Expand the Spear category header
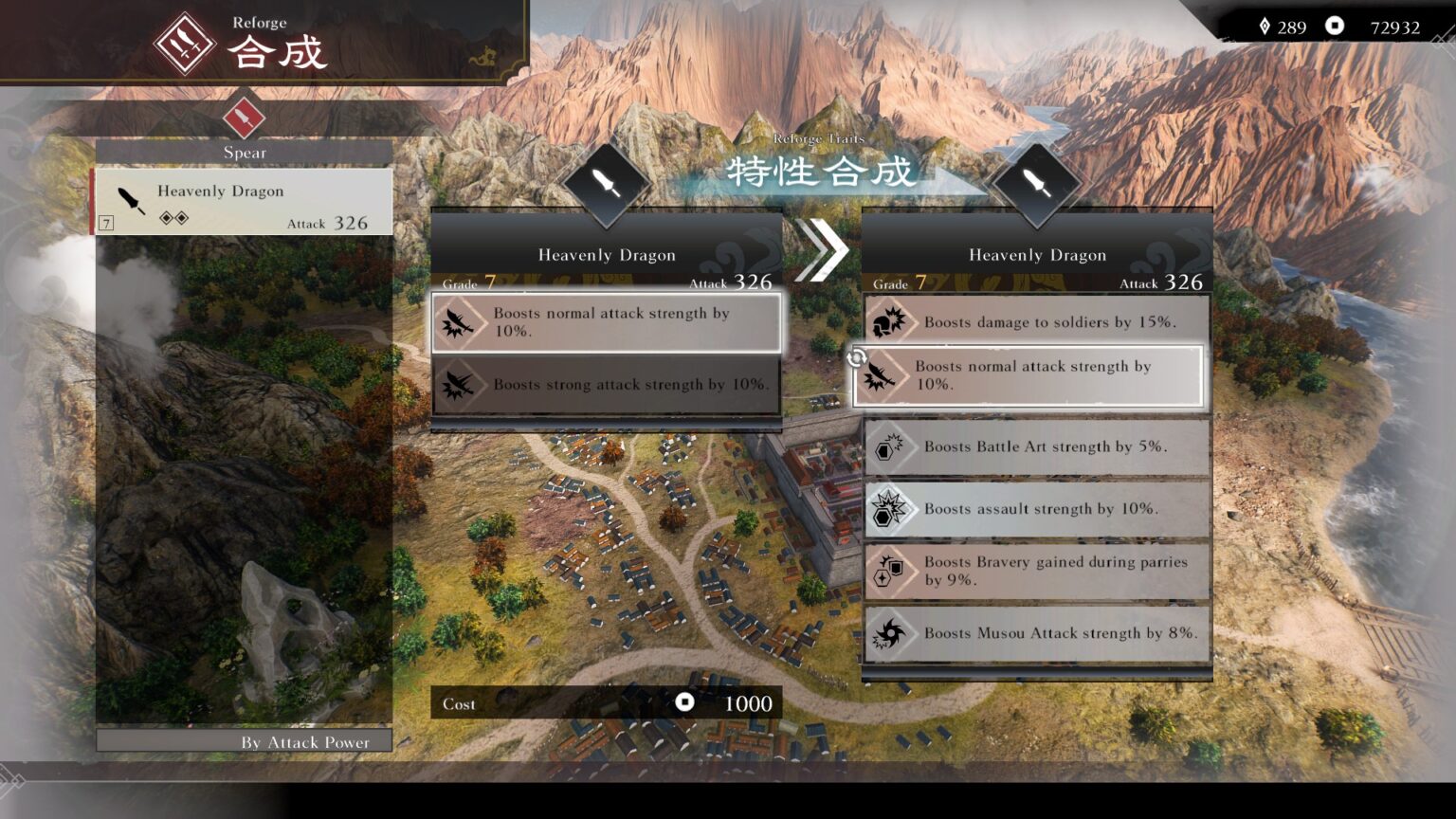 click(243, 152)
